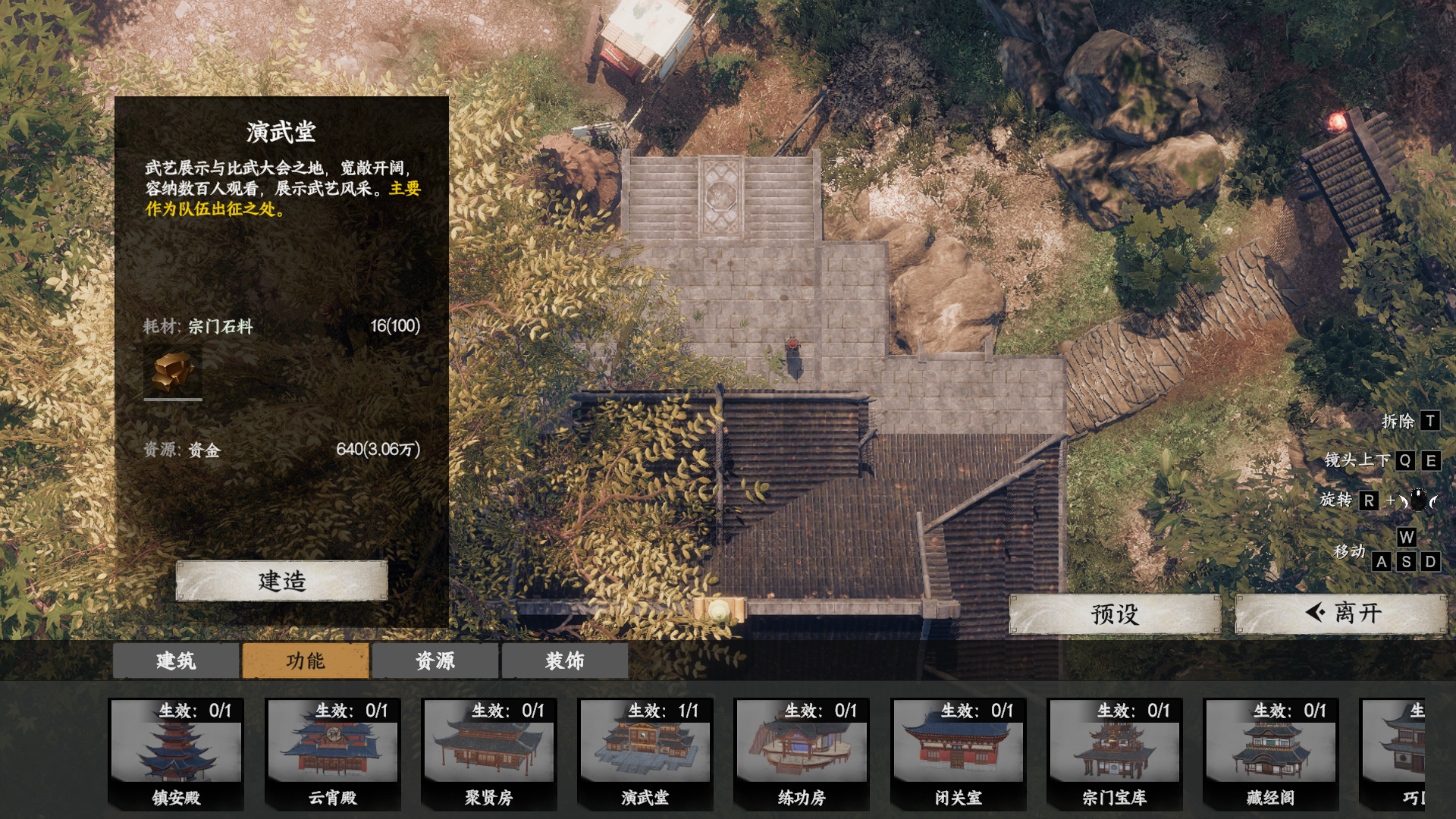Open the 建筑 category tab
Viewport: 1456px width, 819px height.
pyautogui.click(x=176, y=661)
